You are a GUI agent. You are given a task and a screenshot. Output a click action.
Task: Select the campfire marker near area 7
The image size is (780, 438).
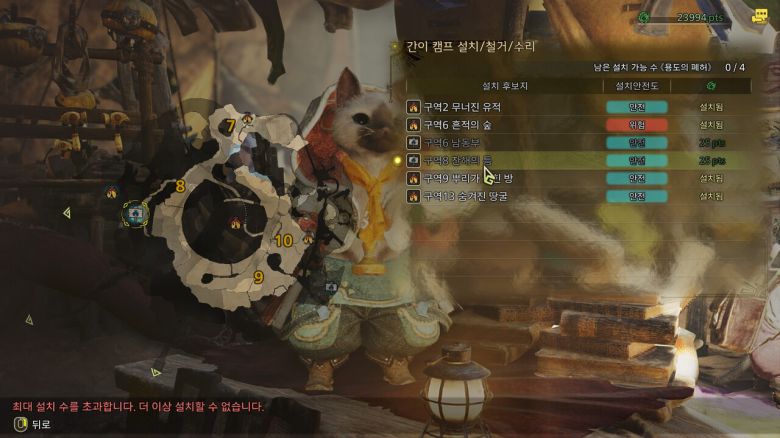click(x=247, y=120)
